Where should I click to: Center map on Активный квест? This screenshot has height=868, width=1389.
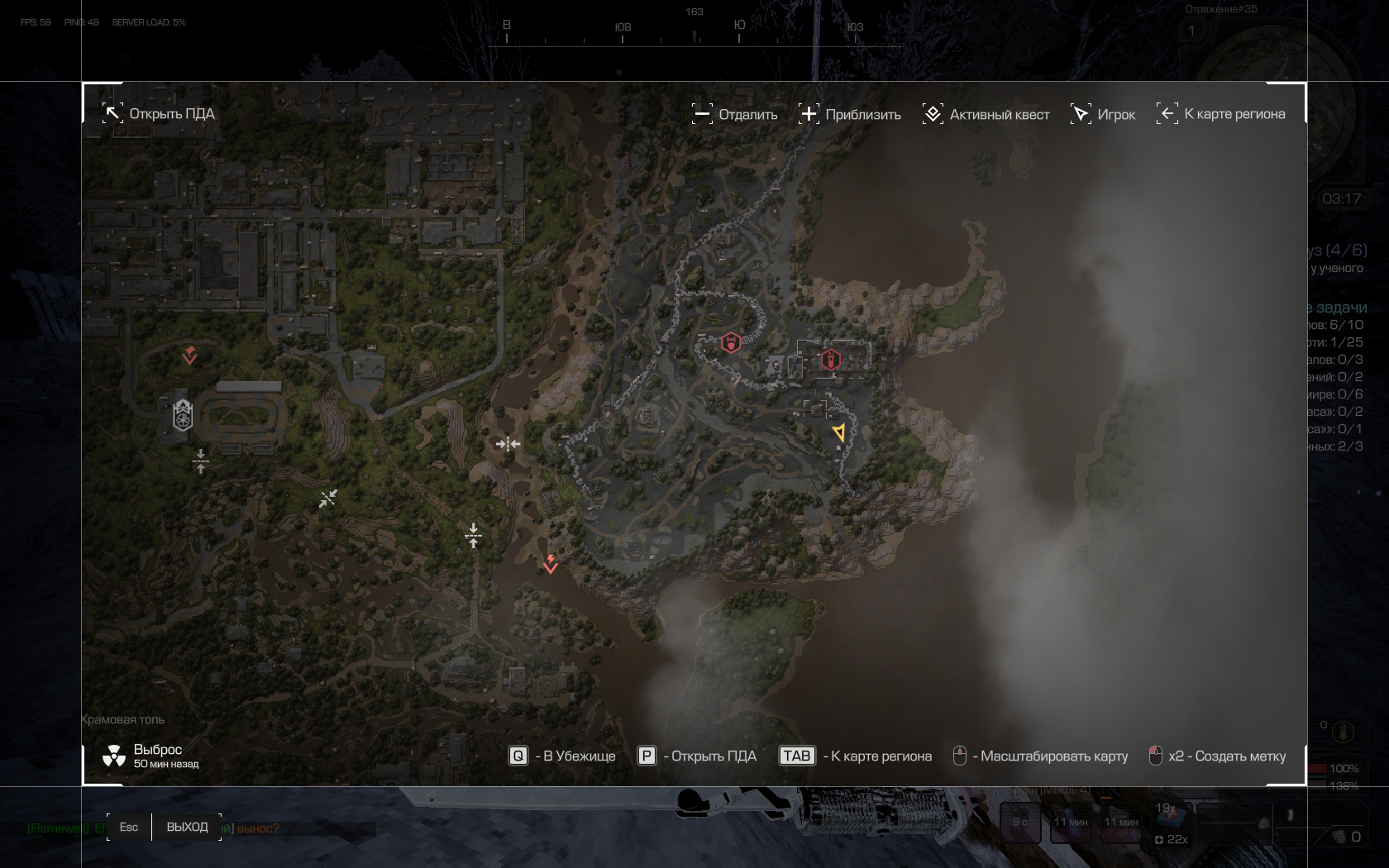[986, 114]
